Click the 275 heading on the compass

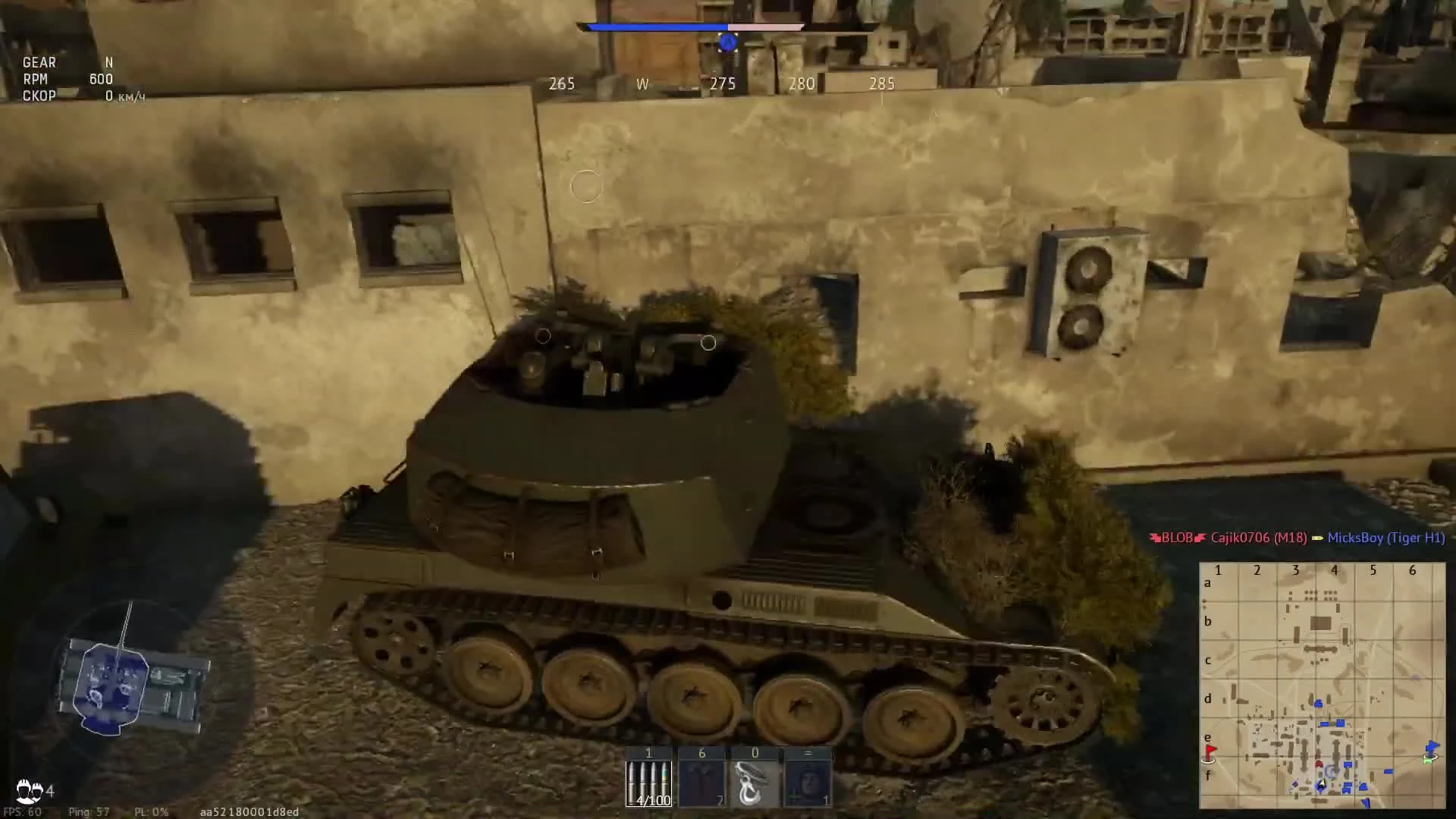[723, 84]
